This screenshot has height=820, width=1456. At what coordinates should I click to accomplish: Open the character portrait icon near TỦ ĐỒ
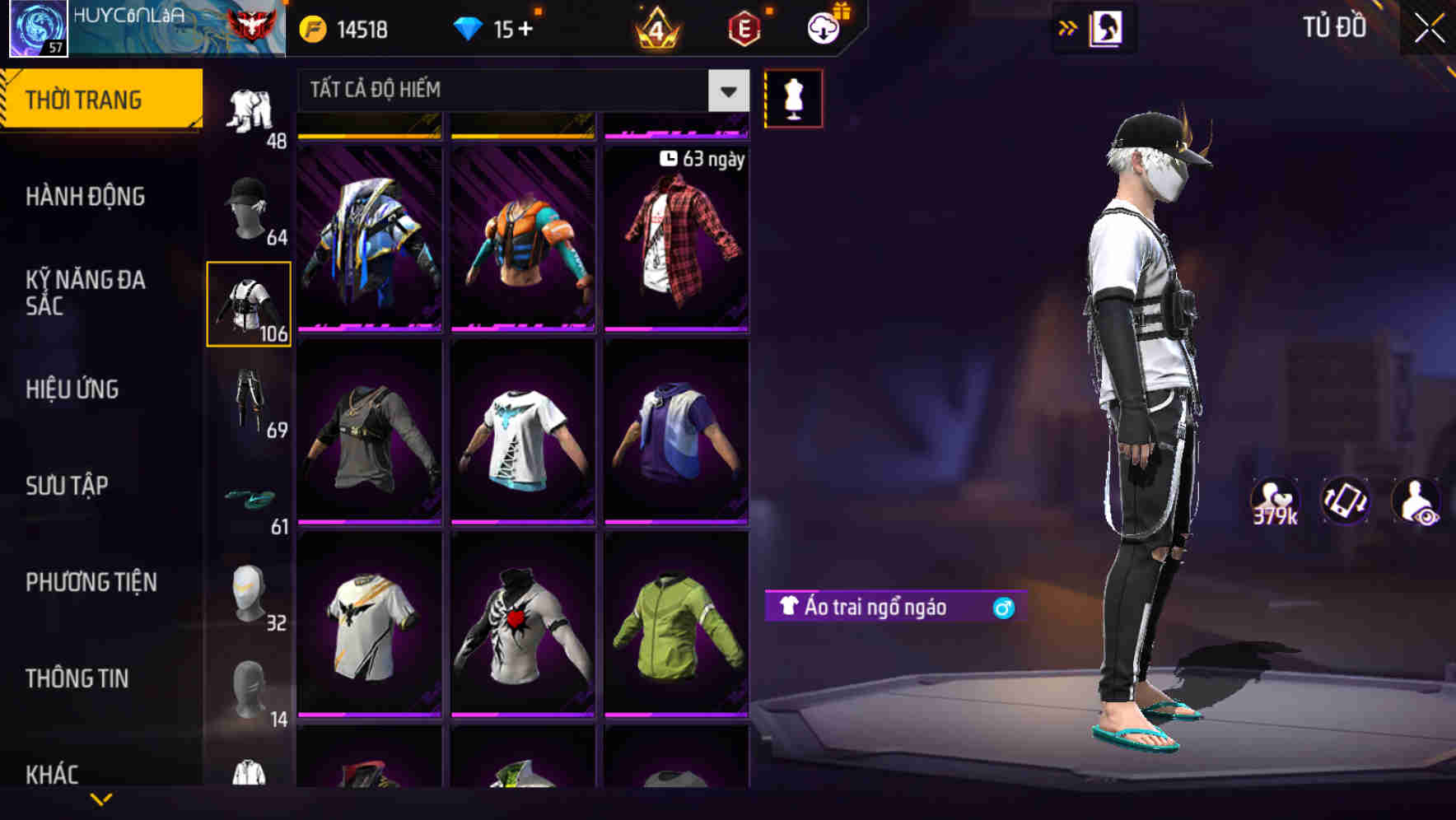click(x=1108, y=27)
